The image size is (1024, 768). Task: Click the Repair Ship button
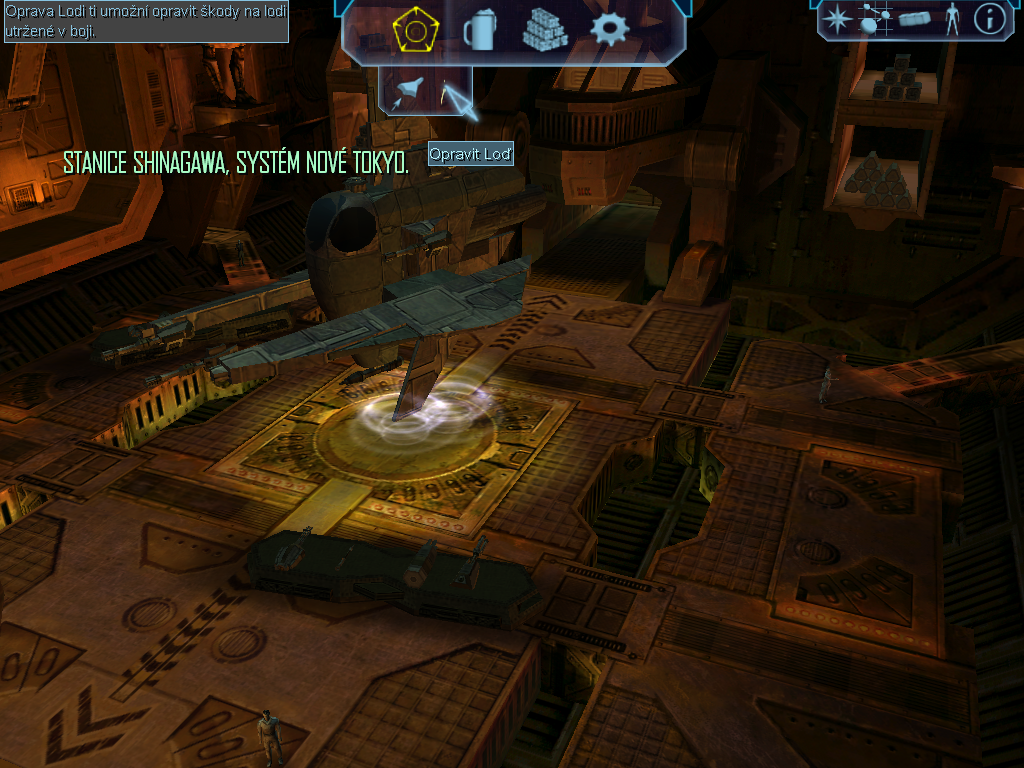tap(449, 93)
